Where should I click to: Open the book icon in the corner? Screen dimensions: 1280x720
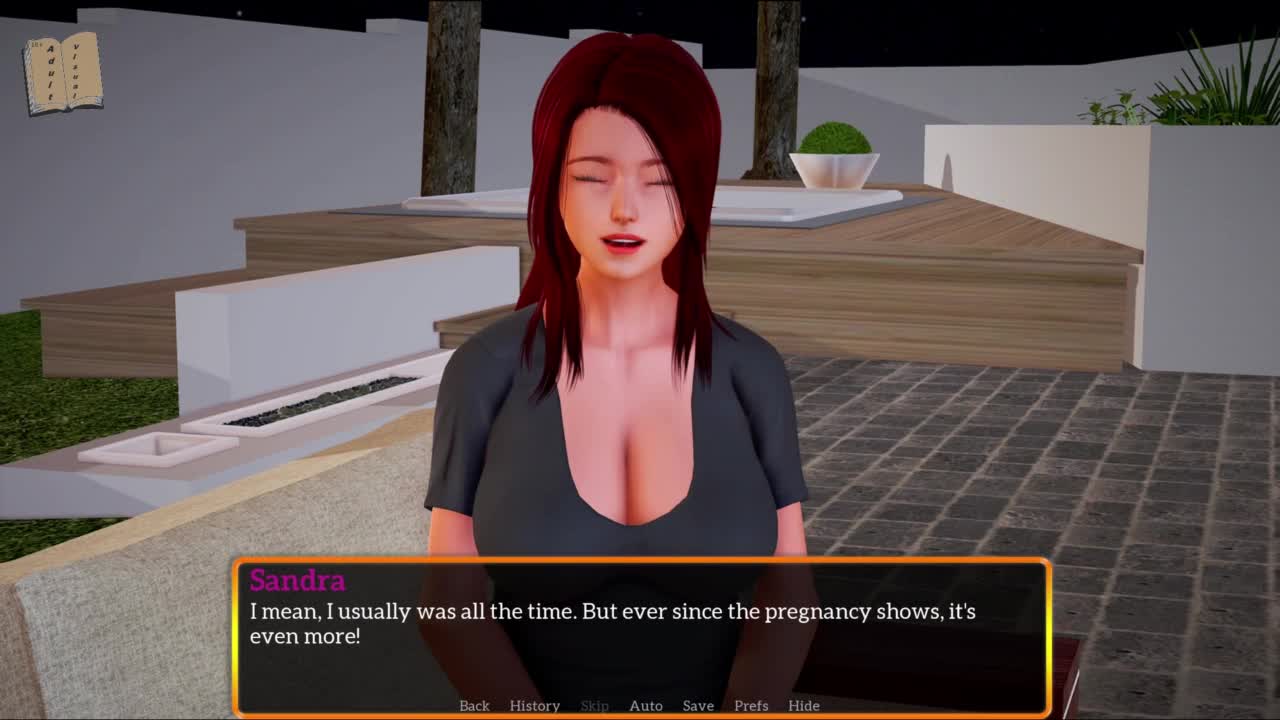pyautogui.click(x=63, y=73)
